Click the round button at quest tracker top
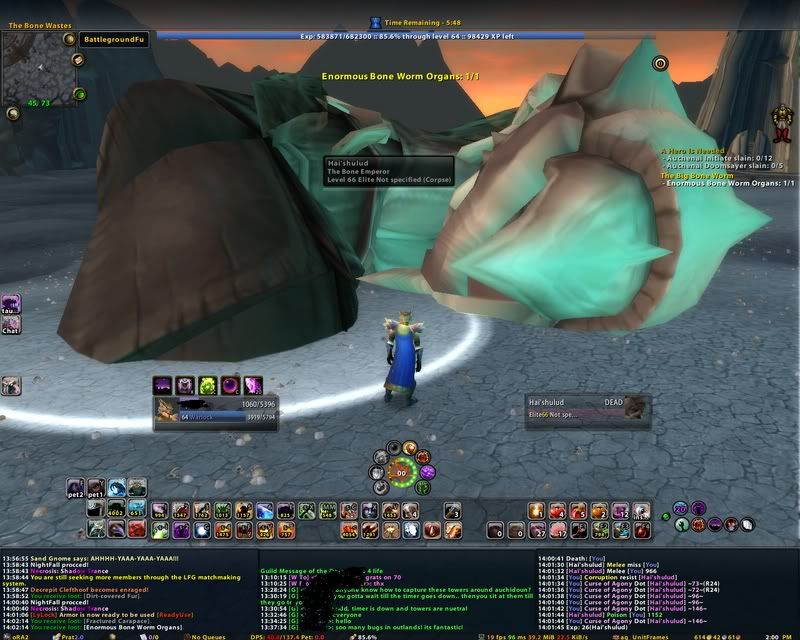The height and width of the screenshot is (640, 800). point(659,63)
